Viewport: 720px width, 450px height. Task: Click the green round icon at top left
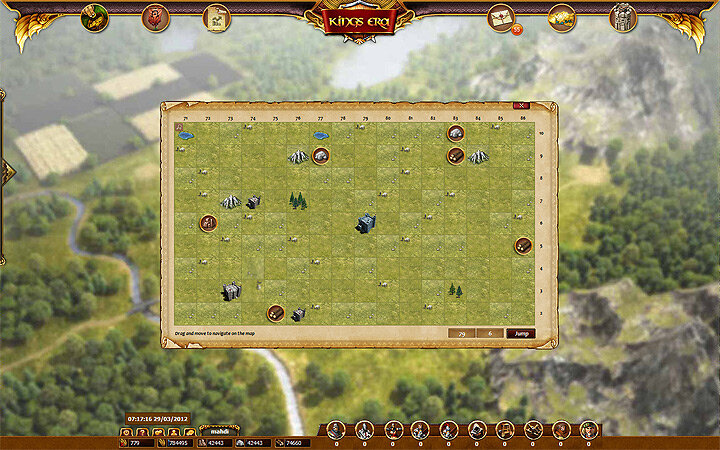[94, 17]
